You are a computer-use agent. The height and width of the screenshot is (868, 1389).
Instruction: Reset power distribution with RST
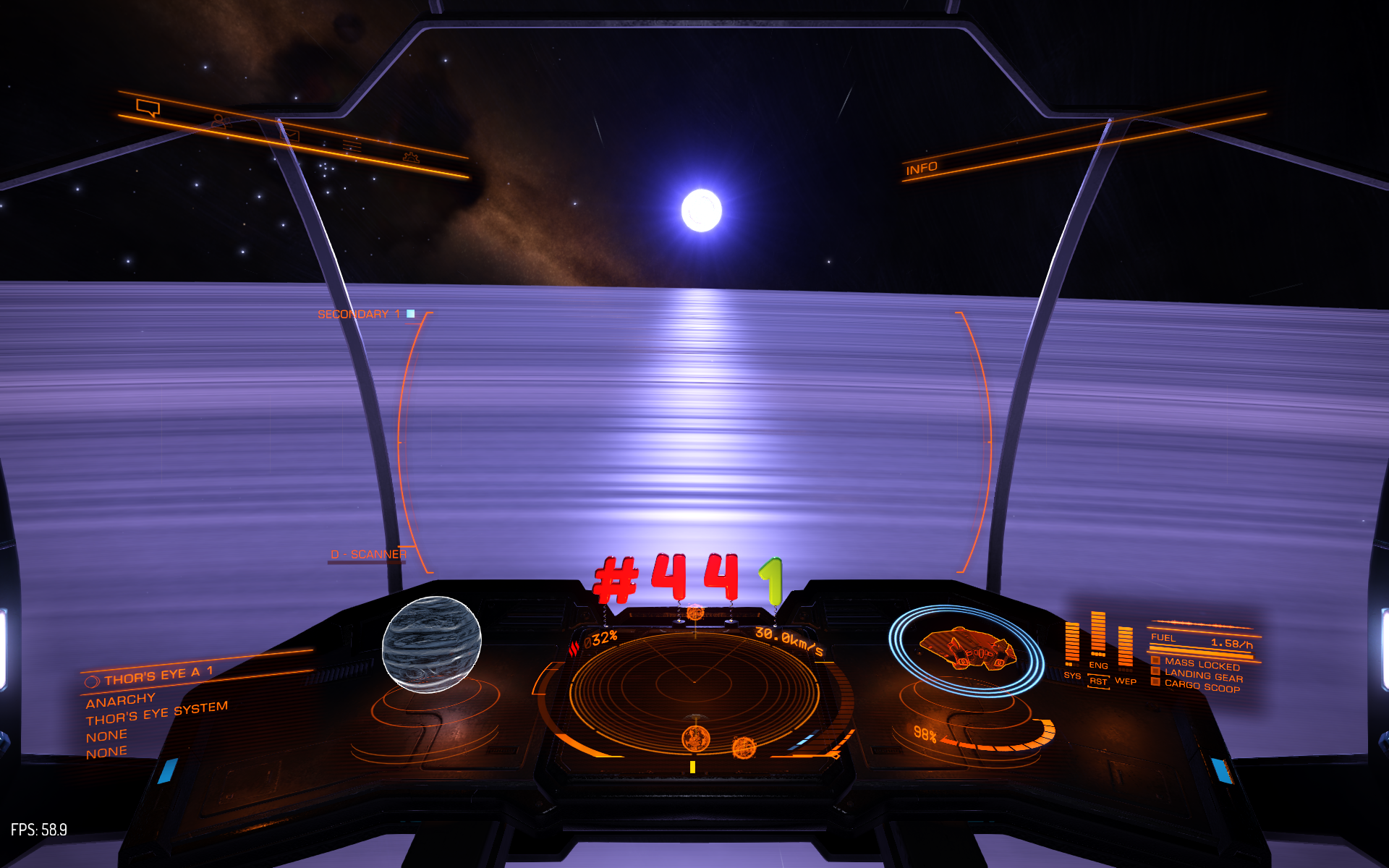tap(1098, 681)
